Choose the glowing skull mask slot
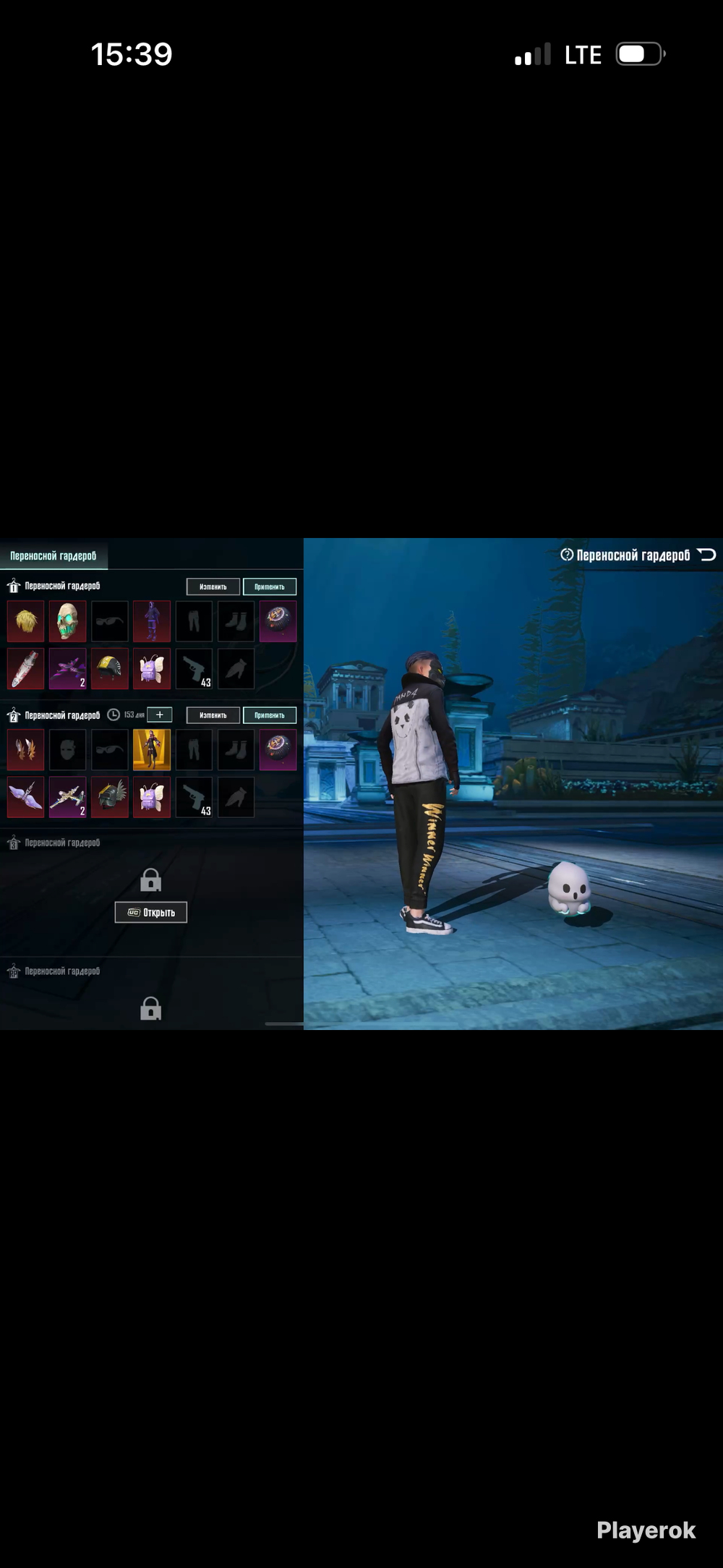723x1568 pixels. (67, 621)
